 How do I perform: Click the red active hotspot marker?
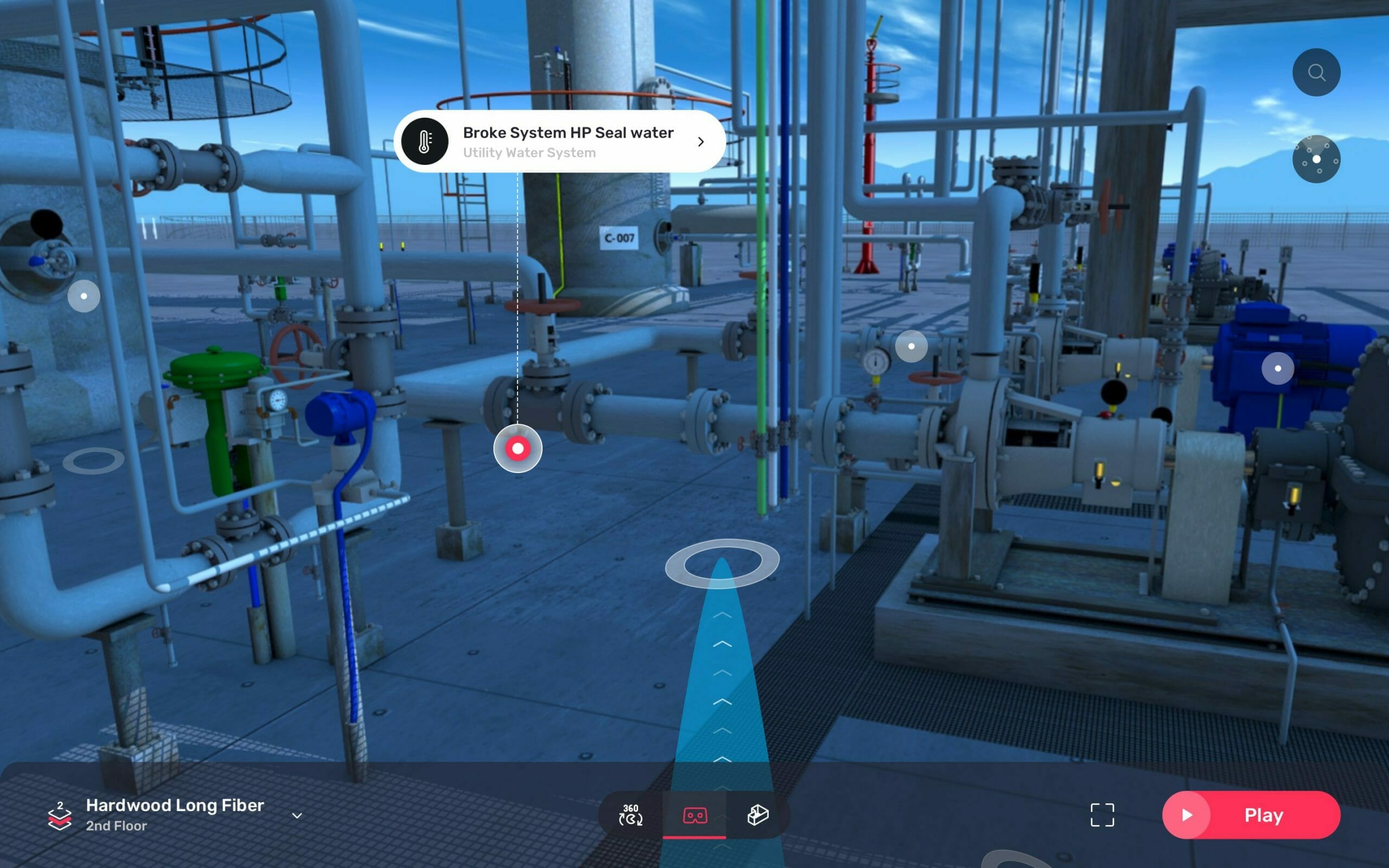point(517,448)
